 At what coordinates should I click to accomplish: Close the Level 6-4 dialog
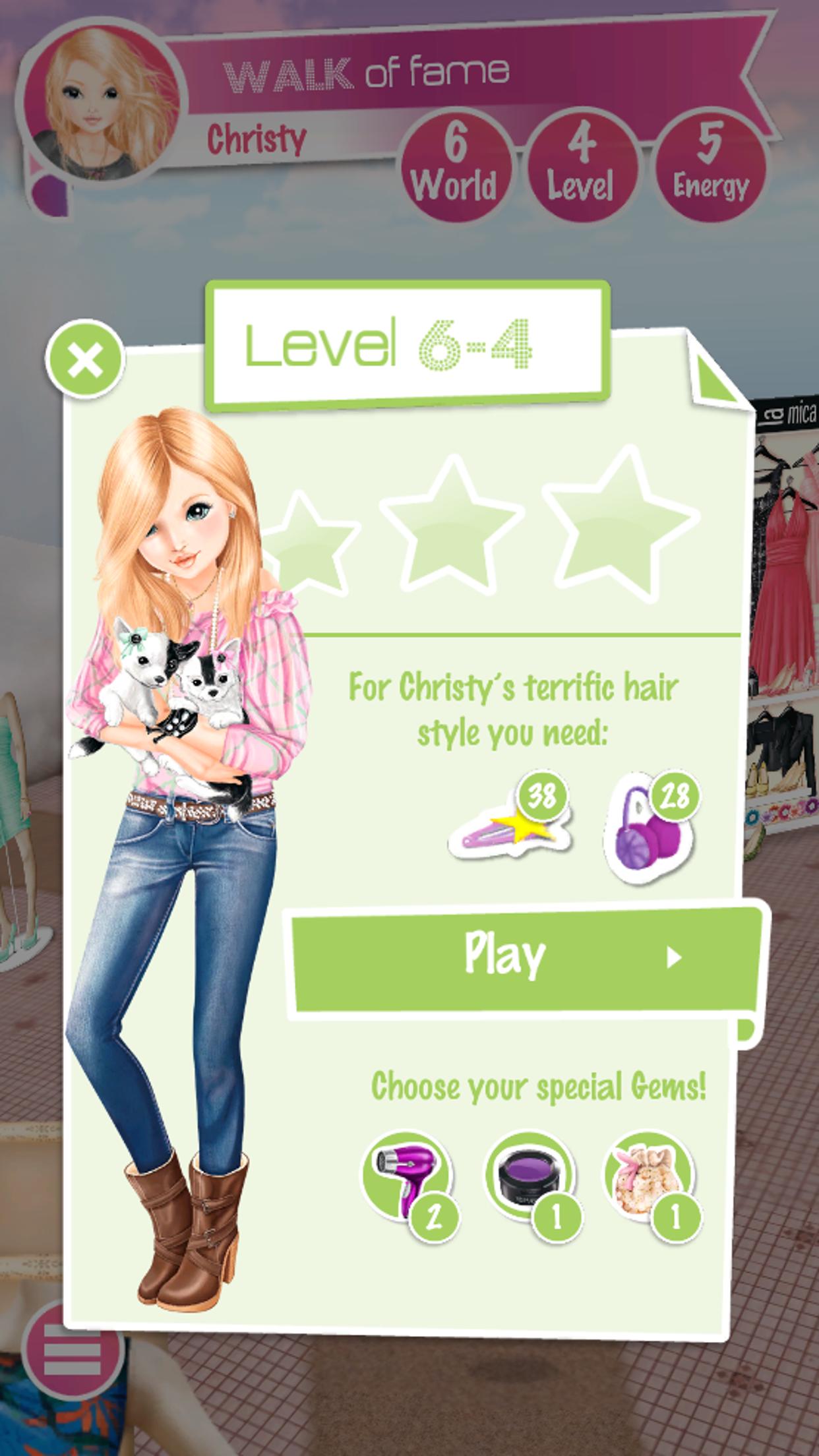coord(85,359)
